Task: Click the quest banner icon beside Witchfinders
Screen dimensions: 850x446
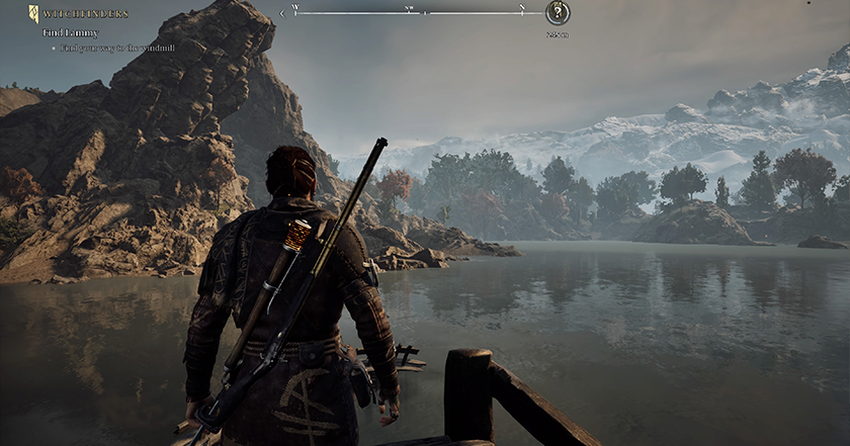Action: tap(33, 14)
